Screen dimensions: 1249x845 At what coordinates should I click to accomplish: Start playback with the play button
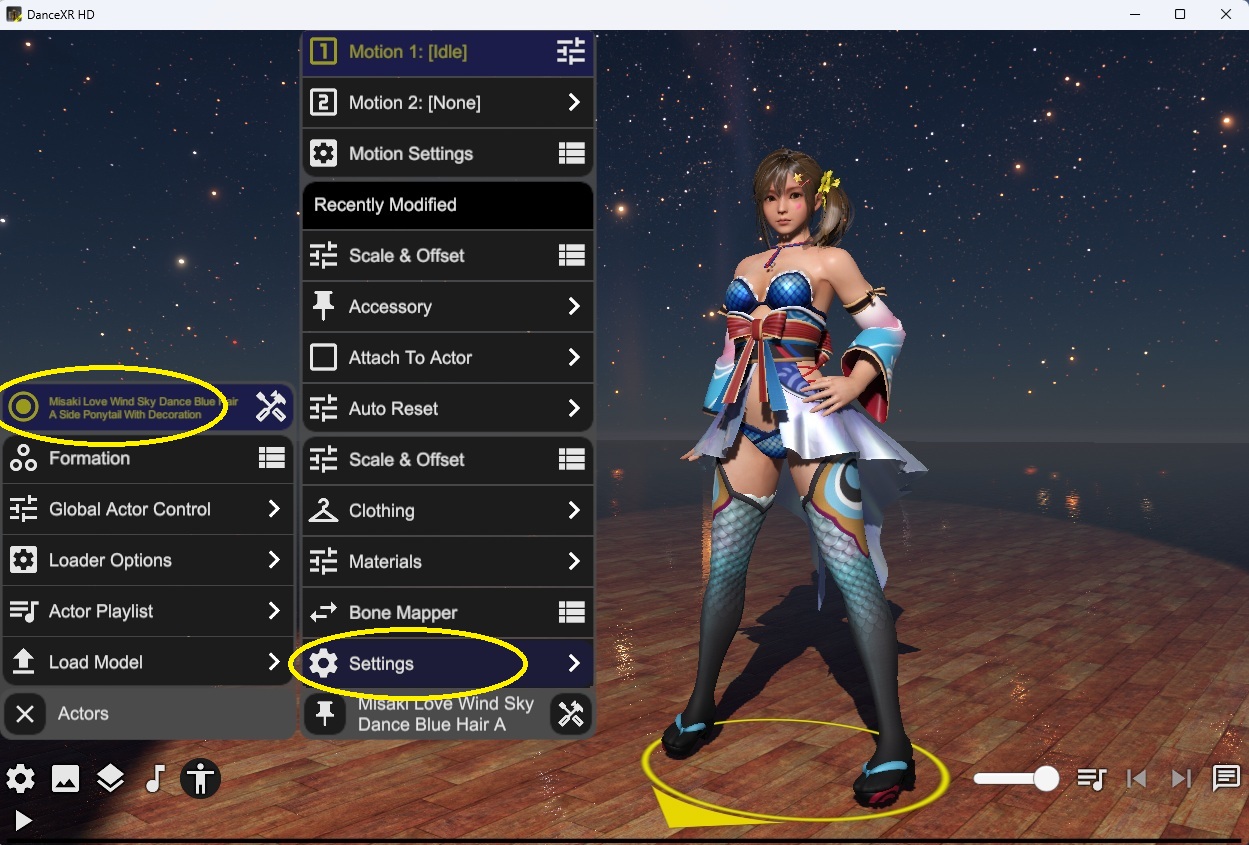[23, 822]
